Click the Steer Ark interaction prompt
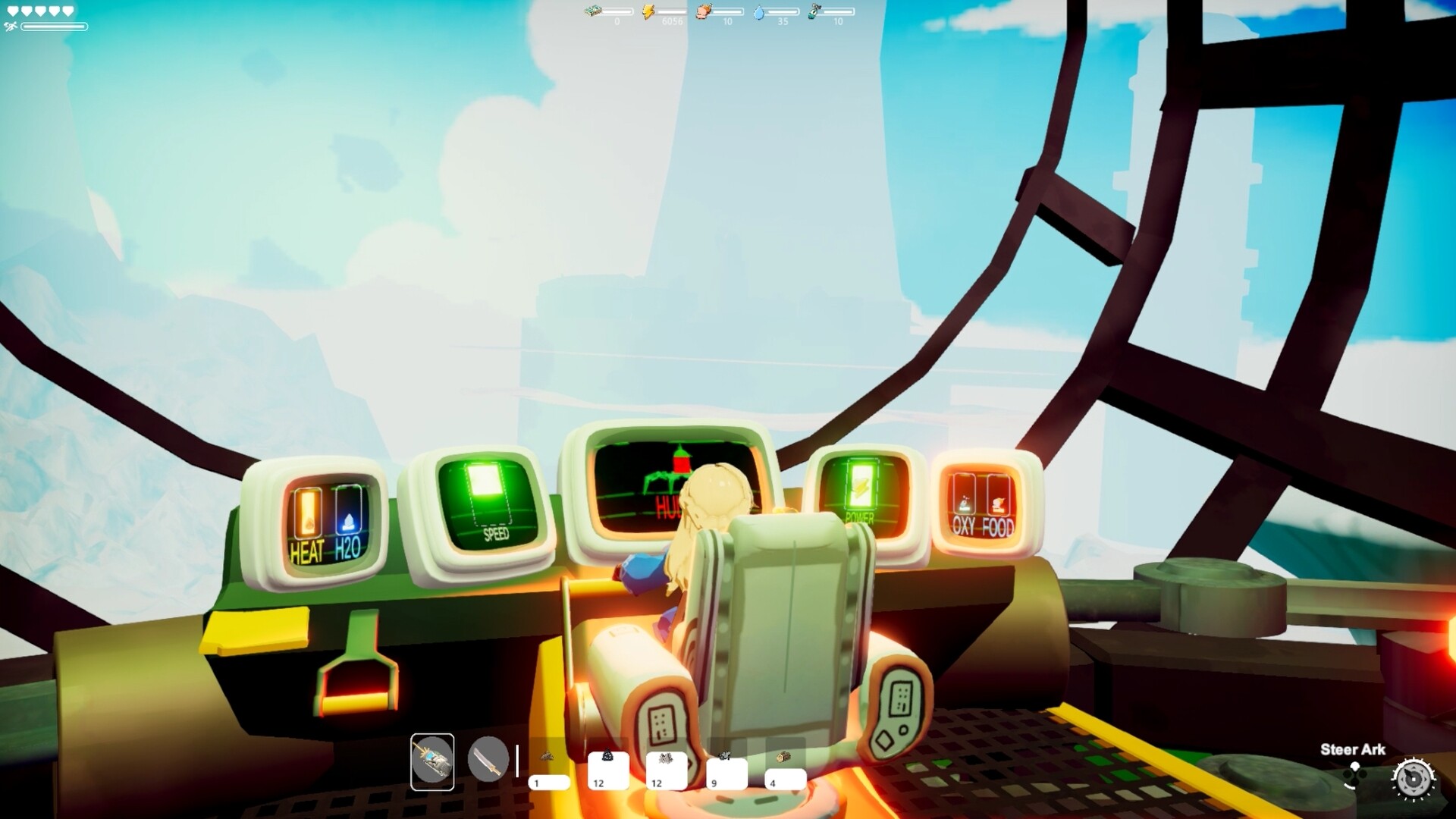The width and height of the screenshot is (1456, 819). click(x=1353, y=749)
